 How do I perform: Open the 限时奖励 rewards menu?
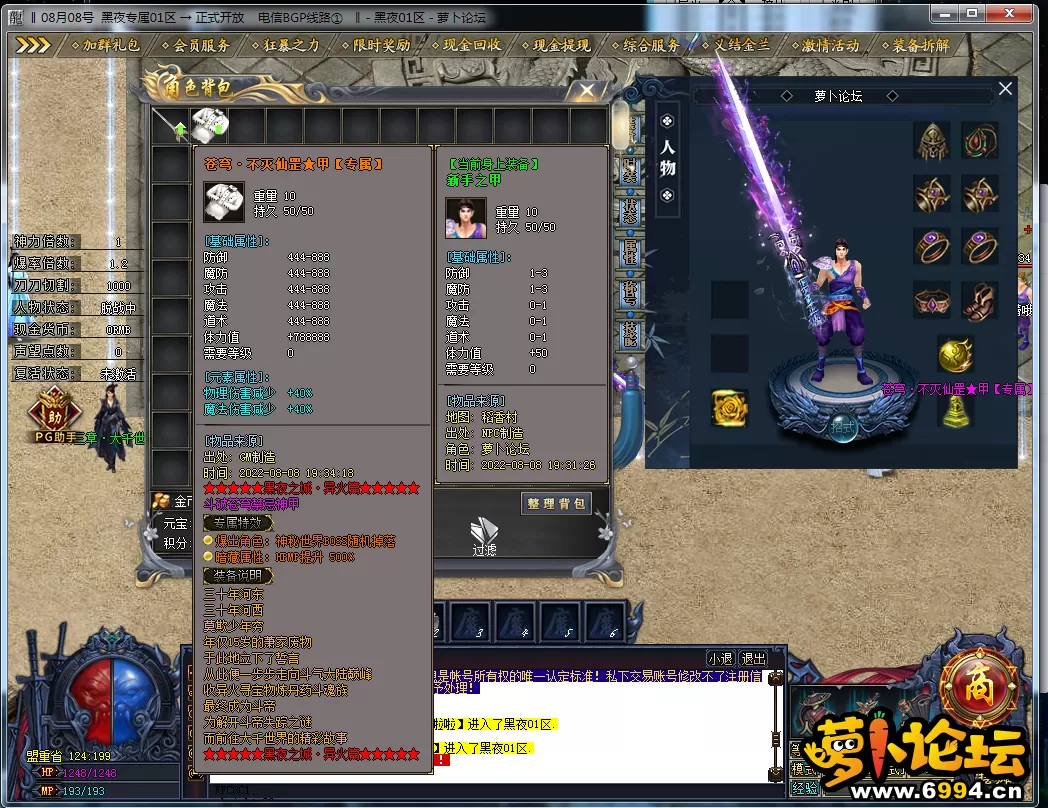381,45
